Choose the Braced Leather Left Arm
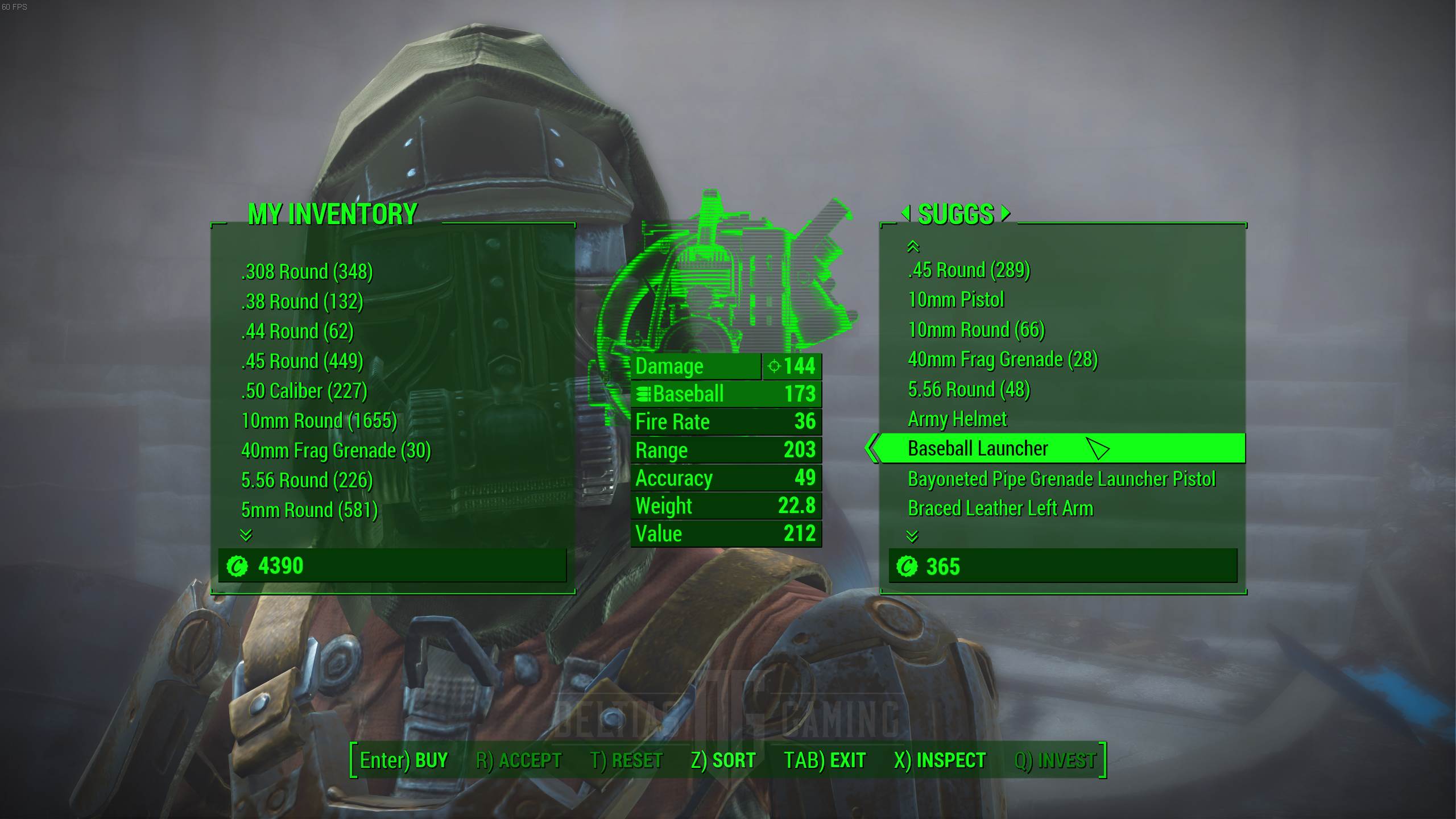This screenshot has height=819, width=1456. (1000, 508)
